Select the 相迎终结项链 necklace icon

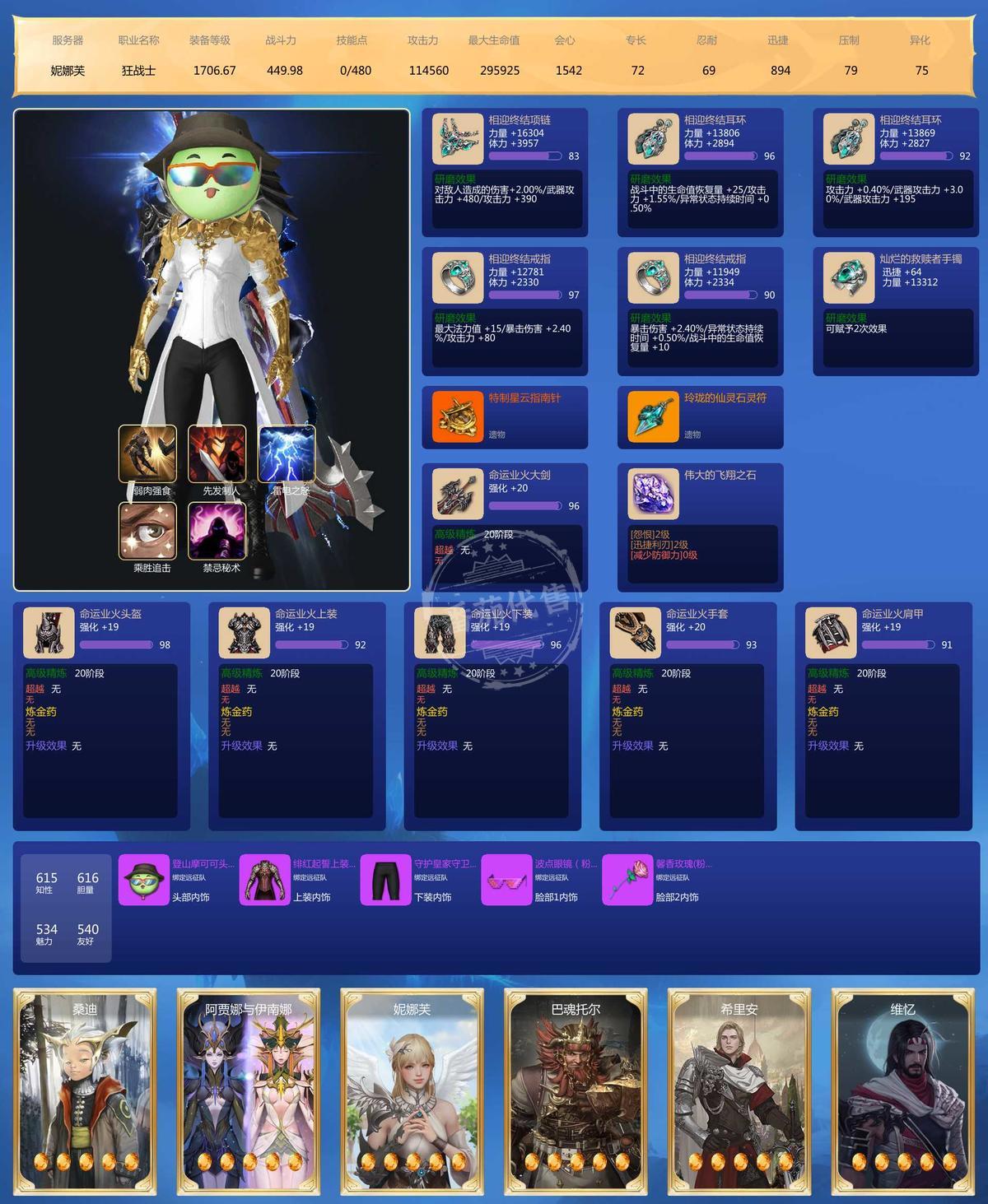[458, 139]
